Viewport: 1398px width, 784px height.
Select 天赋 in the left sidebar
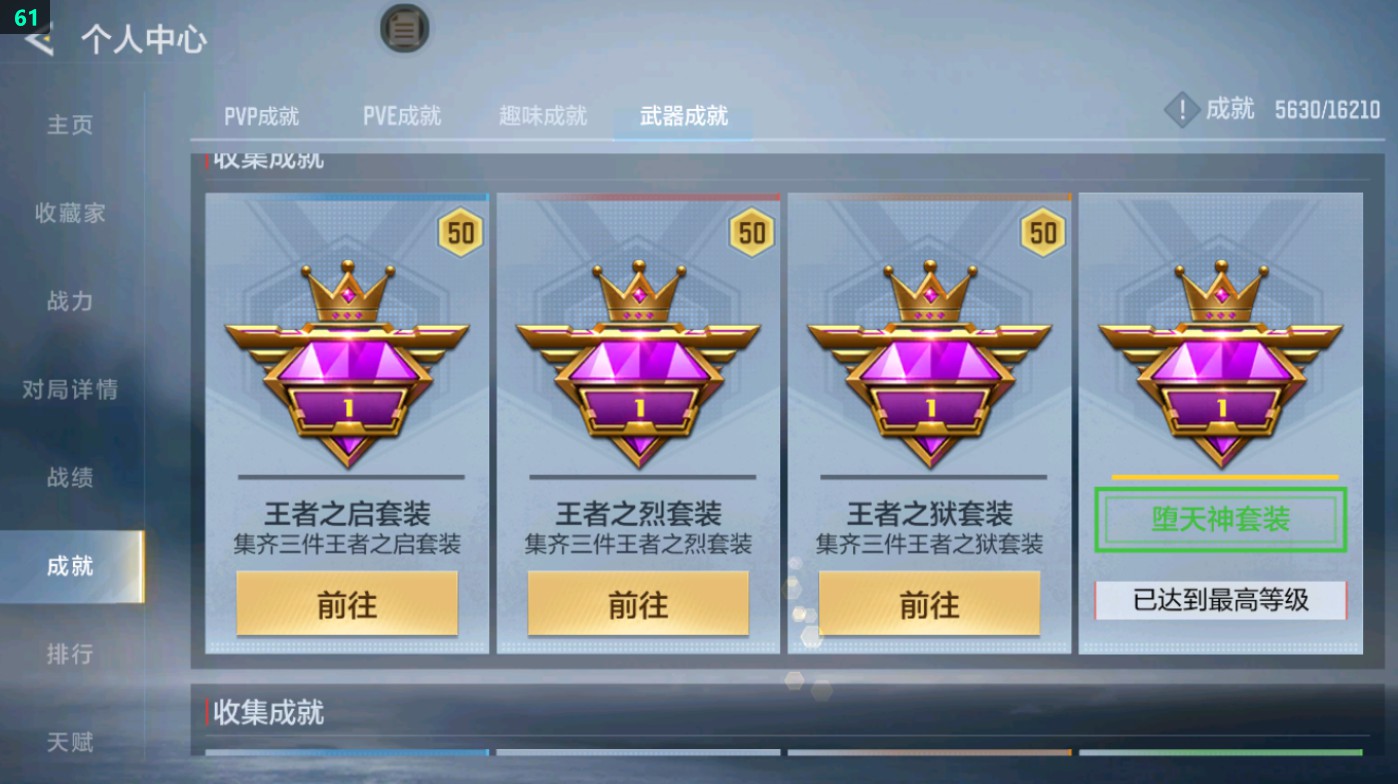click(66, 742)
